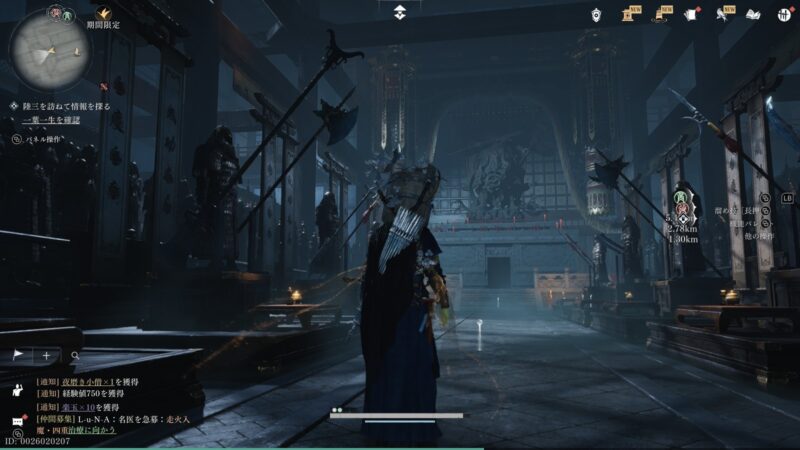The width and height of the screenshot is (800, 450).
Task: Click the plus button beside the flag
Action: pyautogui.click(x=46, y=355)
